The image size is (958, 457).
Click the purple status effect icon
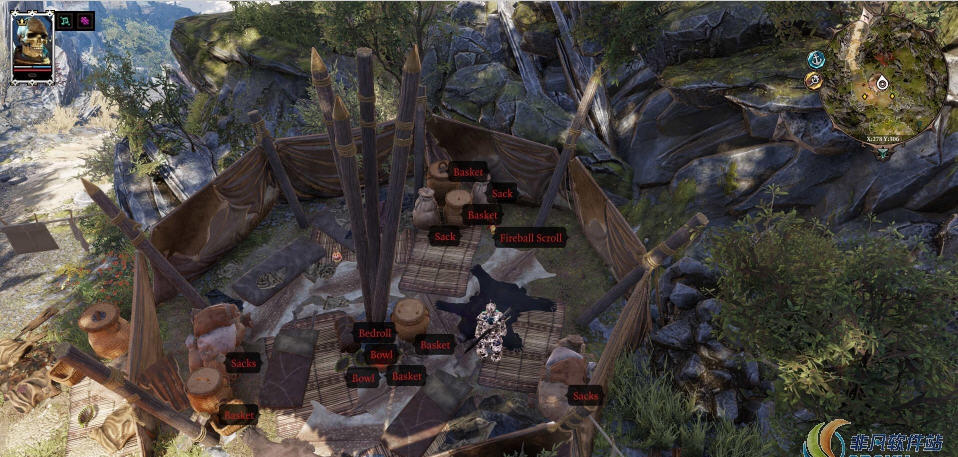(86, 21)
